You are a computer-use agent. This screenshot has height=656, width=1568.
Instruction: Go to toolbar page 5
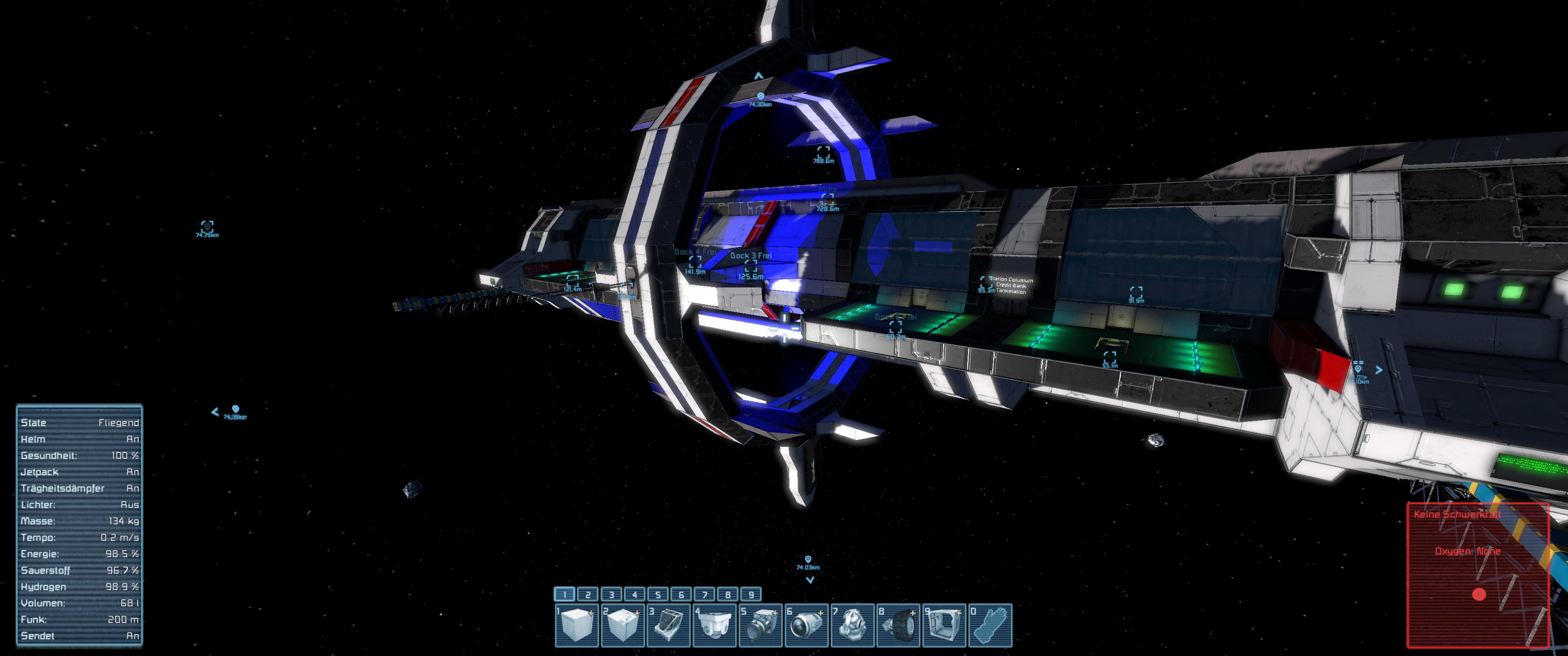658,594
